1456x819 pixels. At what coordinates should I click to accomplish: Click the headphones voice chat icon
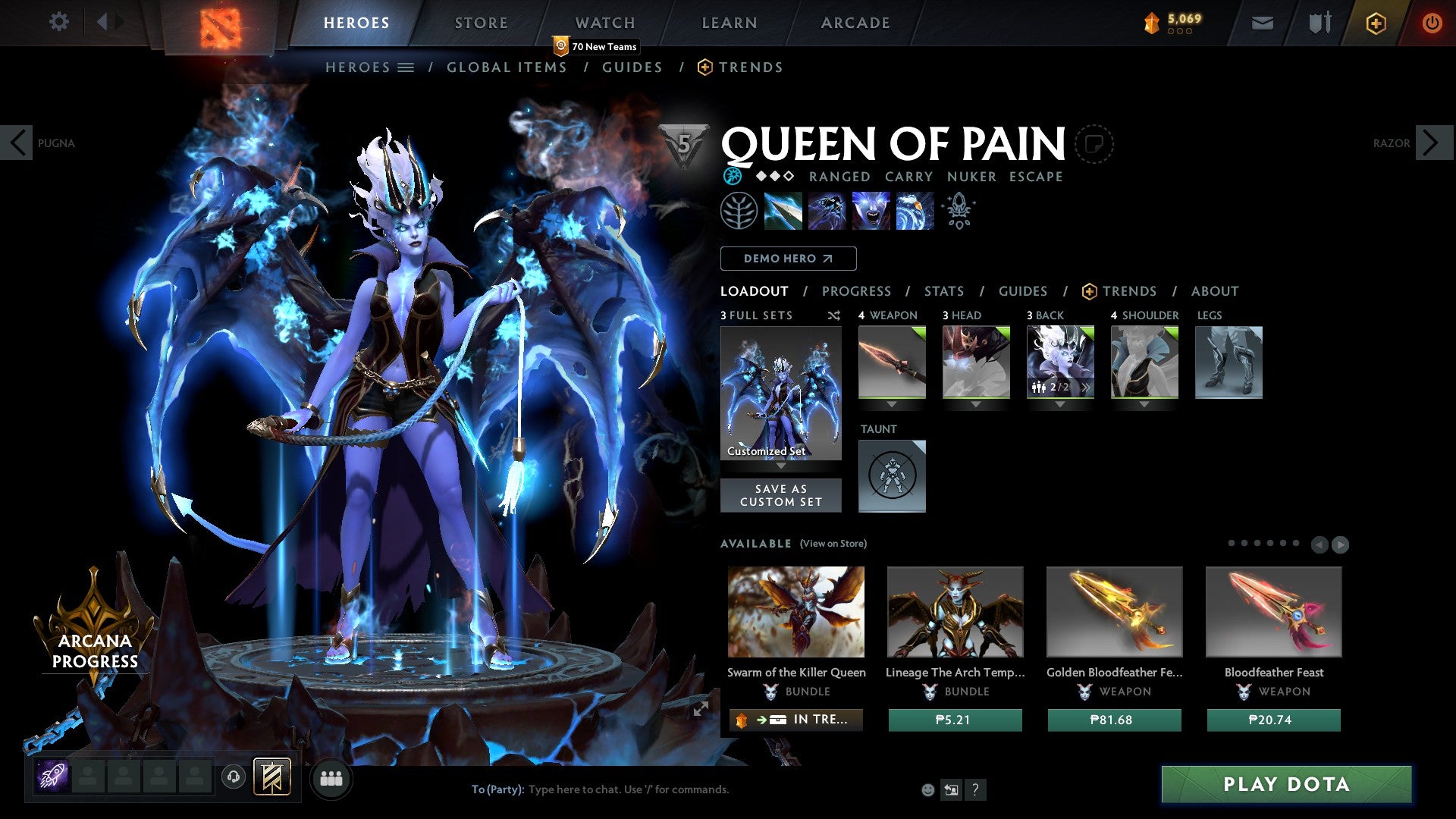232,778
